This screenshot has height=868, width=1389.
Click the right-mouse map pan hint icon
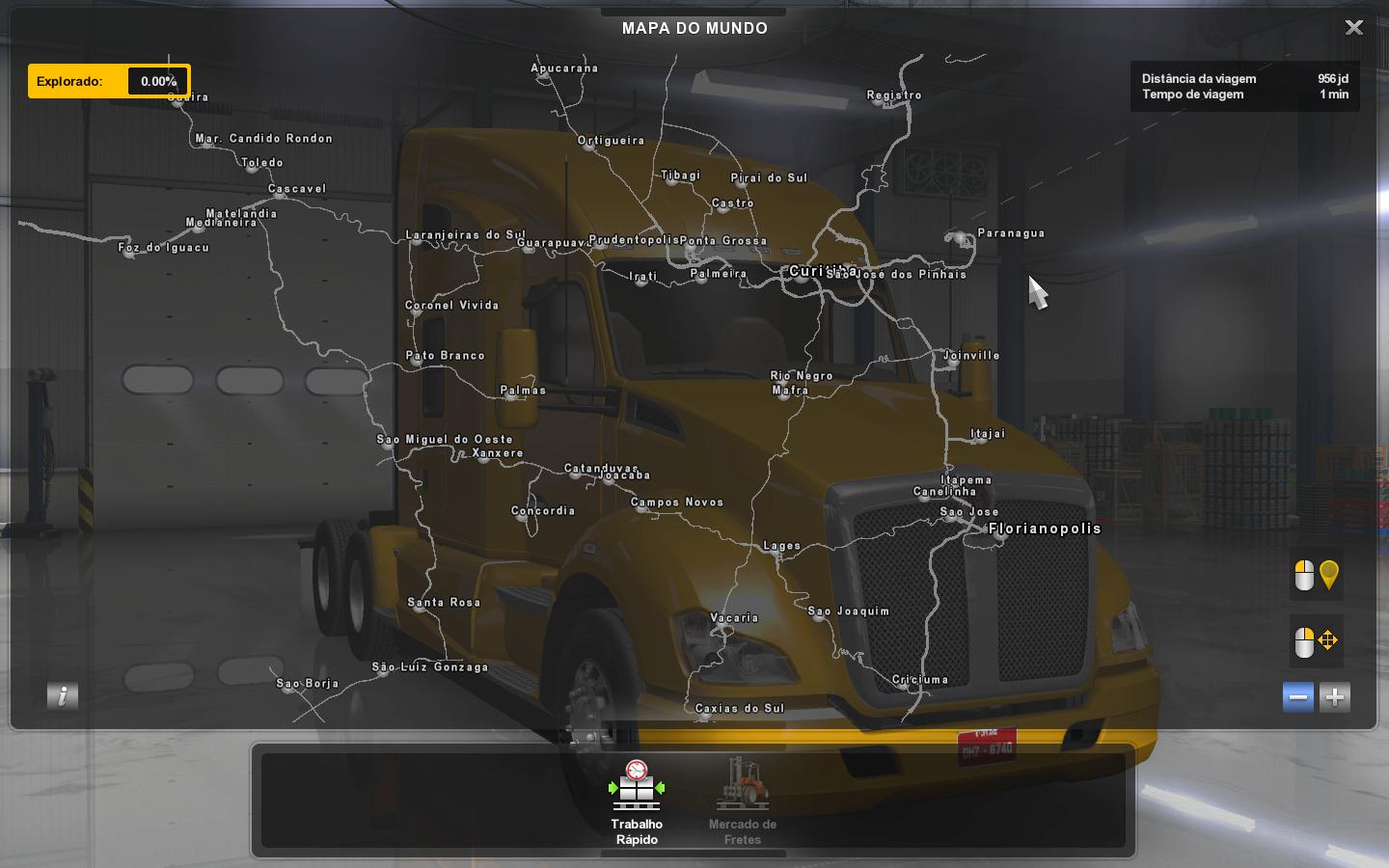(x=1316, y=640)
